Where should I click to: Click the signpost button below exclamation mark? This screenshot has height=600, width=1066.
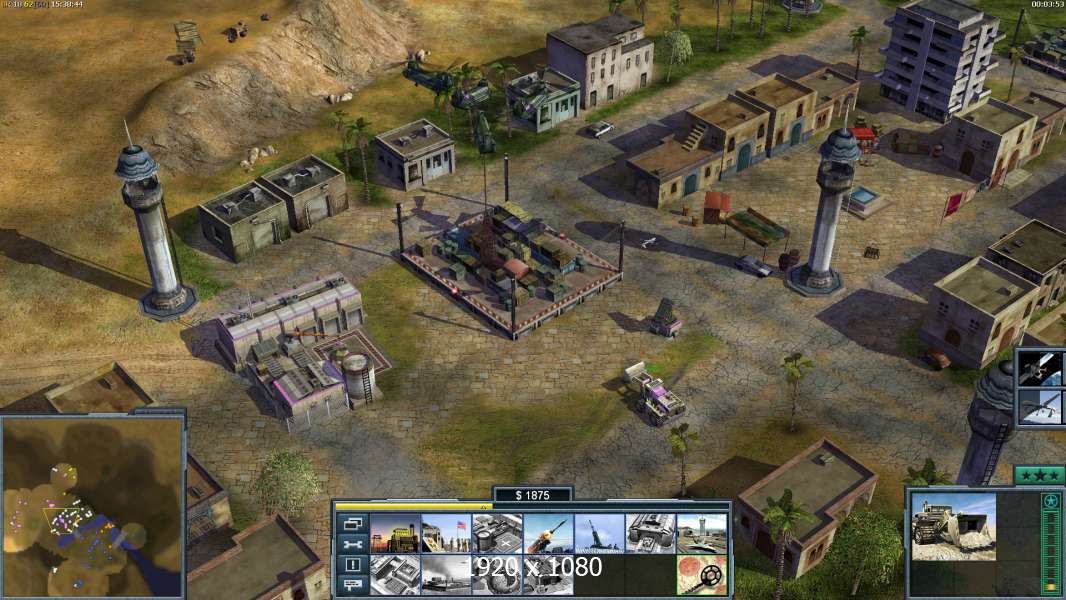[x=351, y=586]
